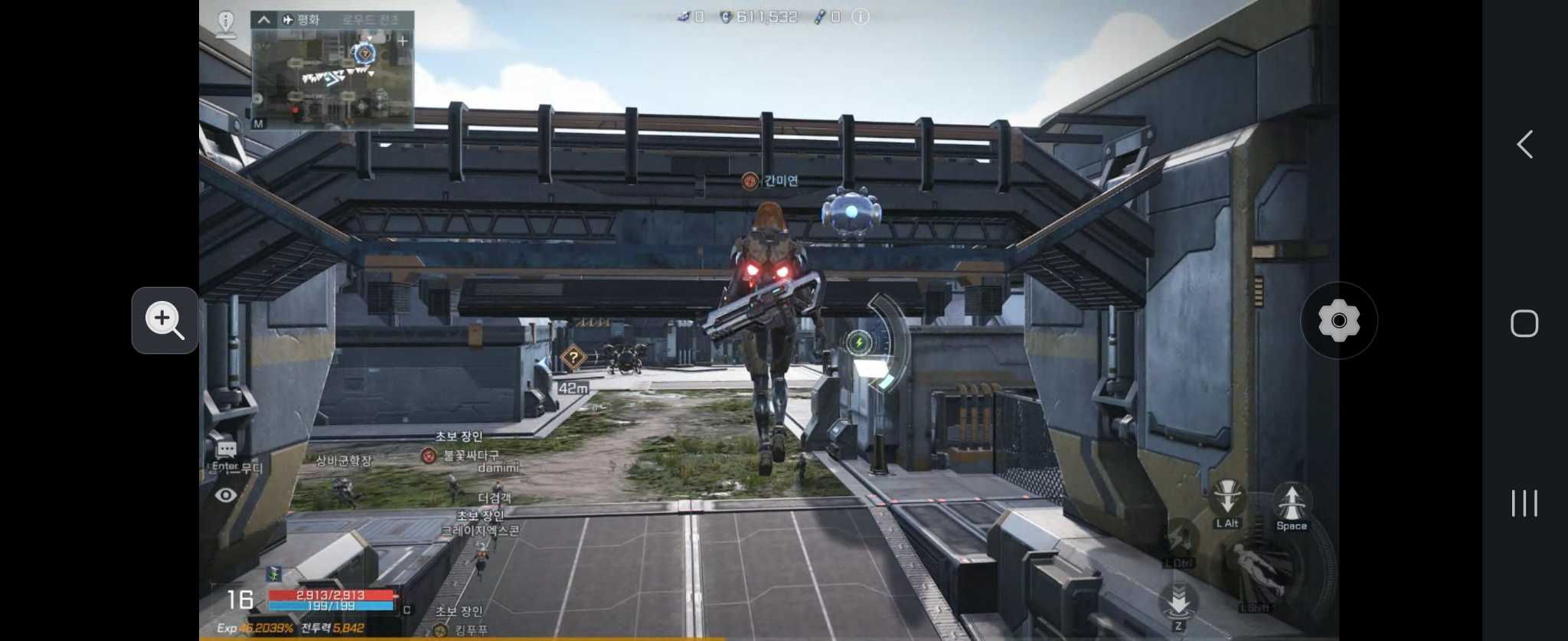Click the info icon beside currency counters
Image resolution: width=1568 pixels, height=641 pixels.
[x=861, y=16]
